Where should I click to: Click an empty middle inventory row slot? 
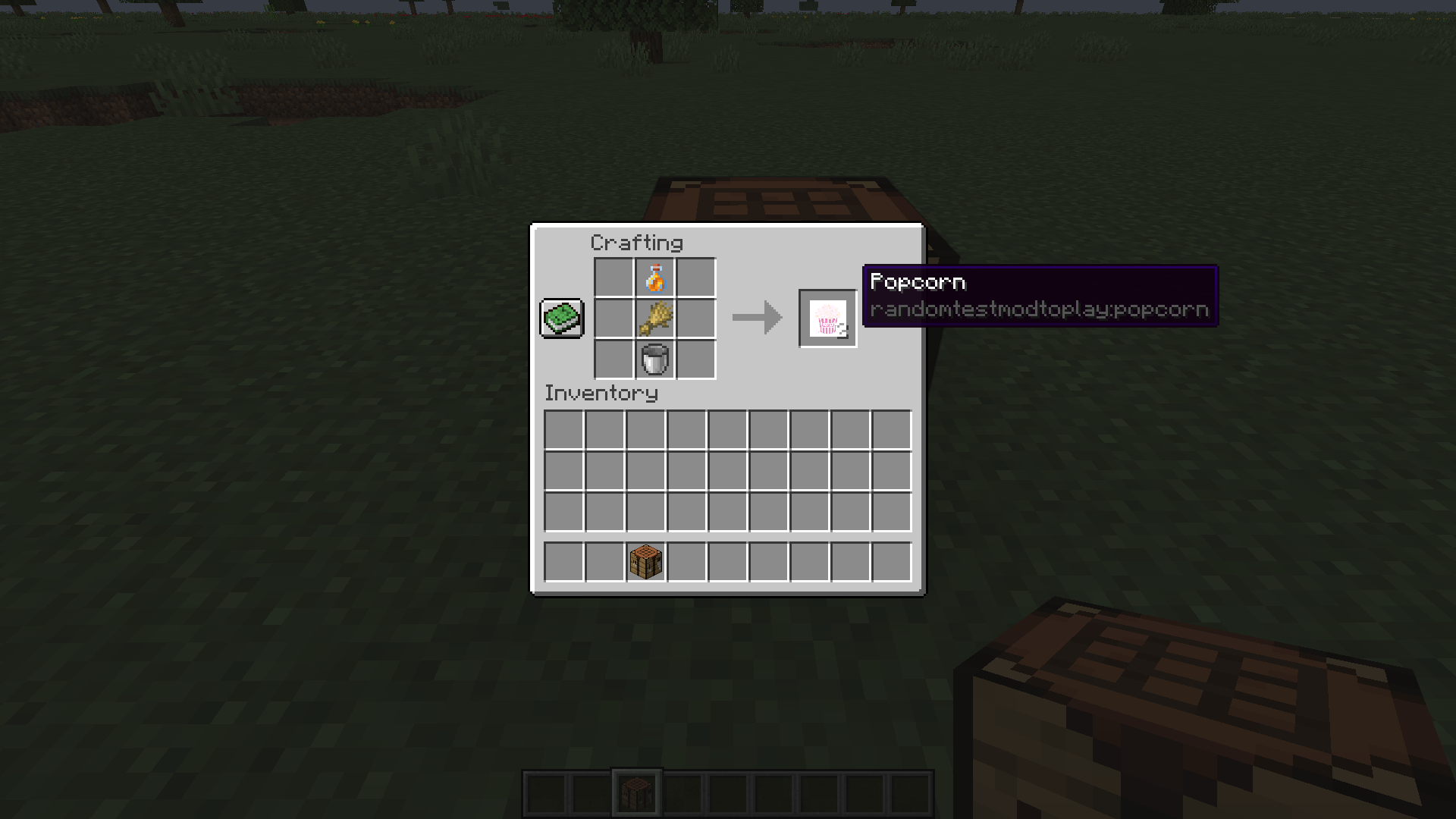[728, 470]
